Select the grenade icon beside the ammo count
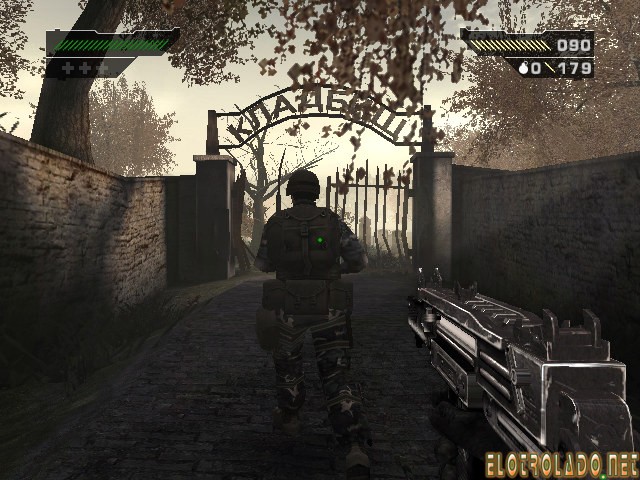The image size is (640, 480). click(x=522, y=69)
